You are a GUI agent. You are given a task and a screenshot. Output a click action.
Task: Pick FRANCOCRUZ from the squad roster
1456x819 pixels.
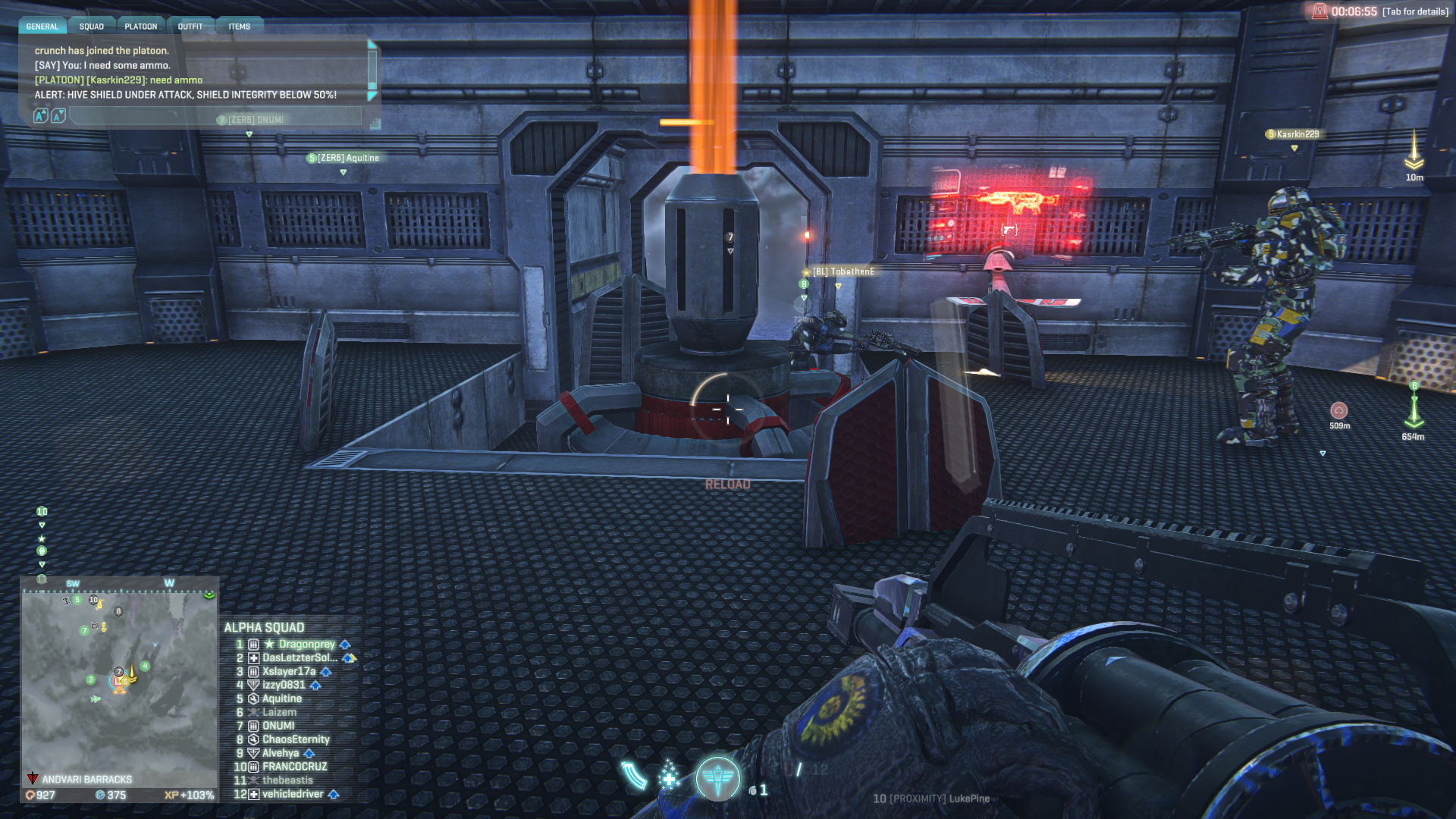294,767
